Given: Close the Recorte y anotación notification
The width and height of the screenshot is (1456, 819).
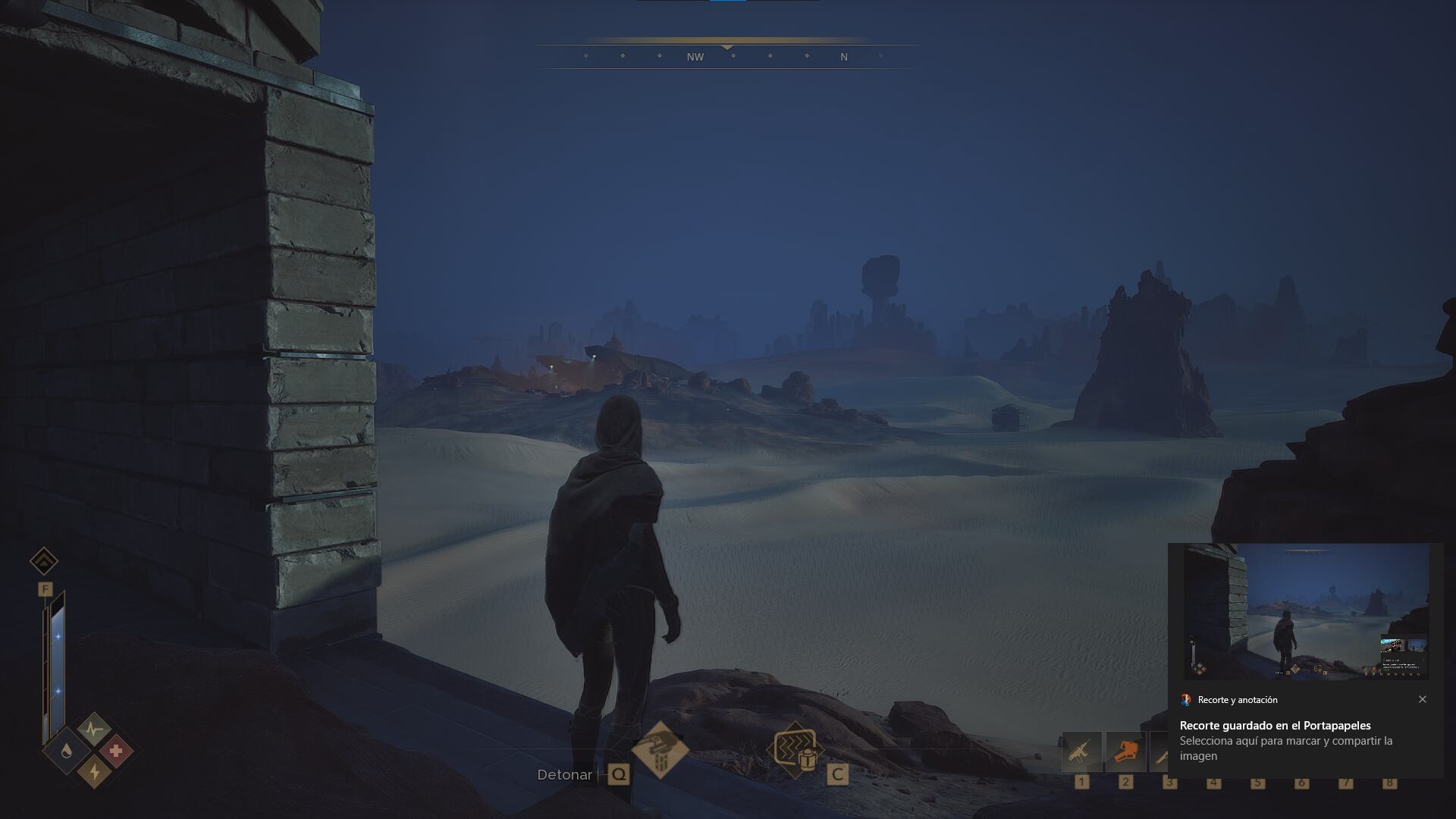Looking at the screenshot, I should point(1423,699).
